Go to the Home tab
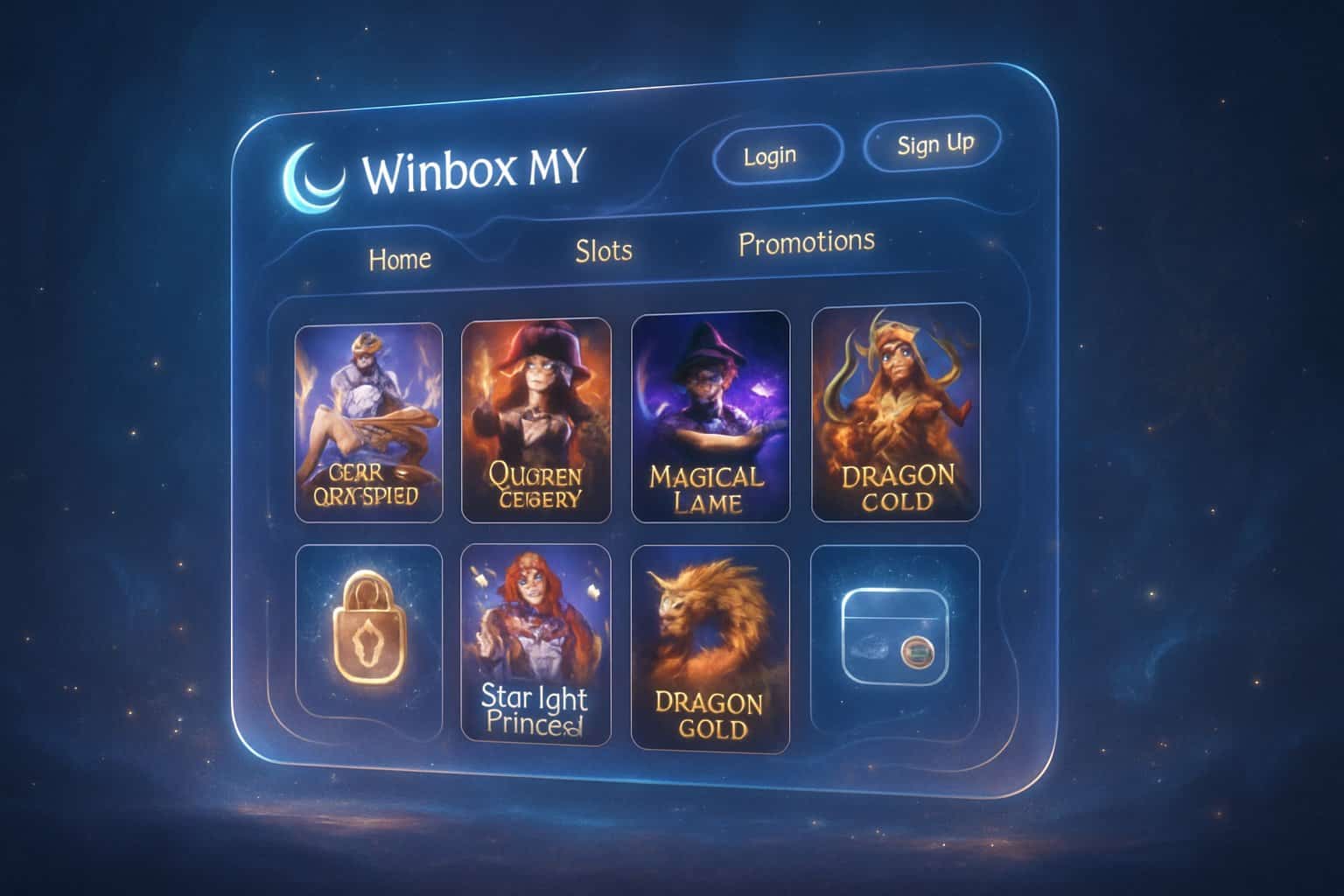Screen dimensions: 1344x896 [400, 259]
